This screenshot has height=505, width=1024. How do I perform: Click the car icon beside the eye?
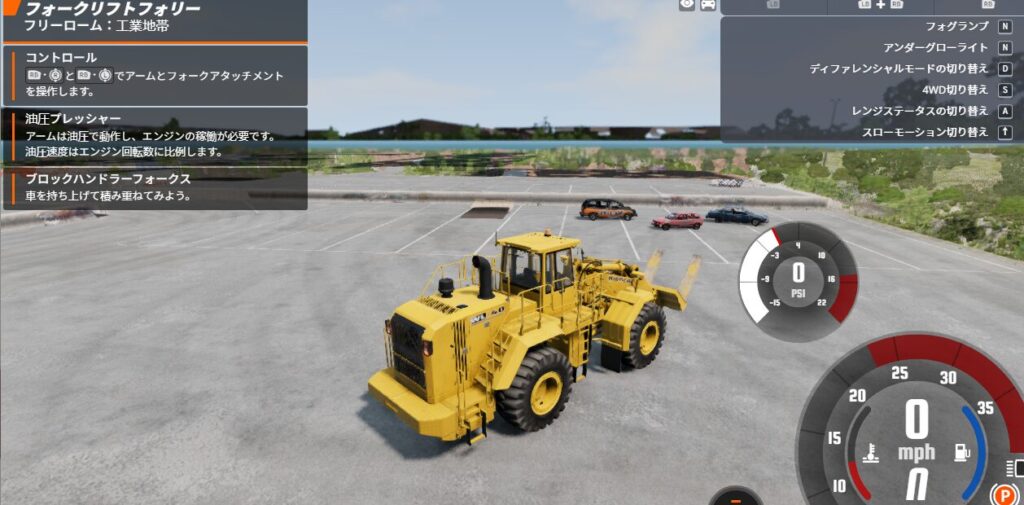click(708, 5)
